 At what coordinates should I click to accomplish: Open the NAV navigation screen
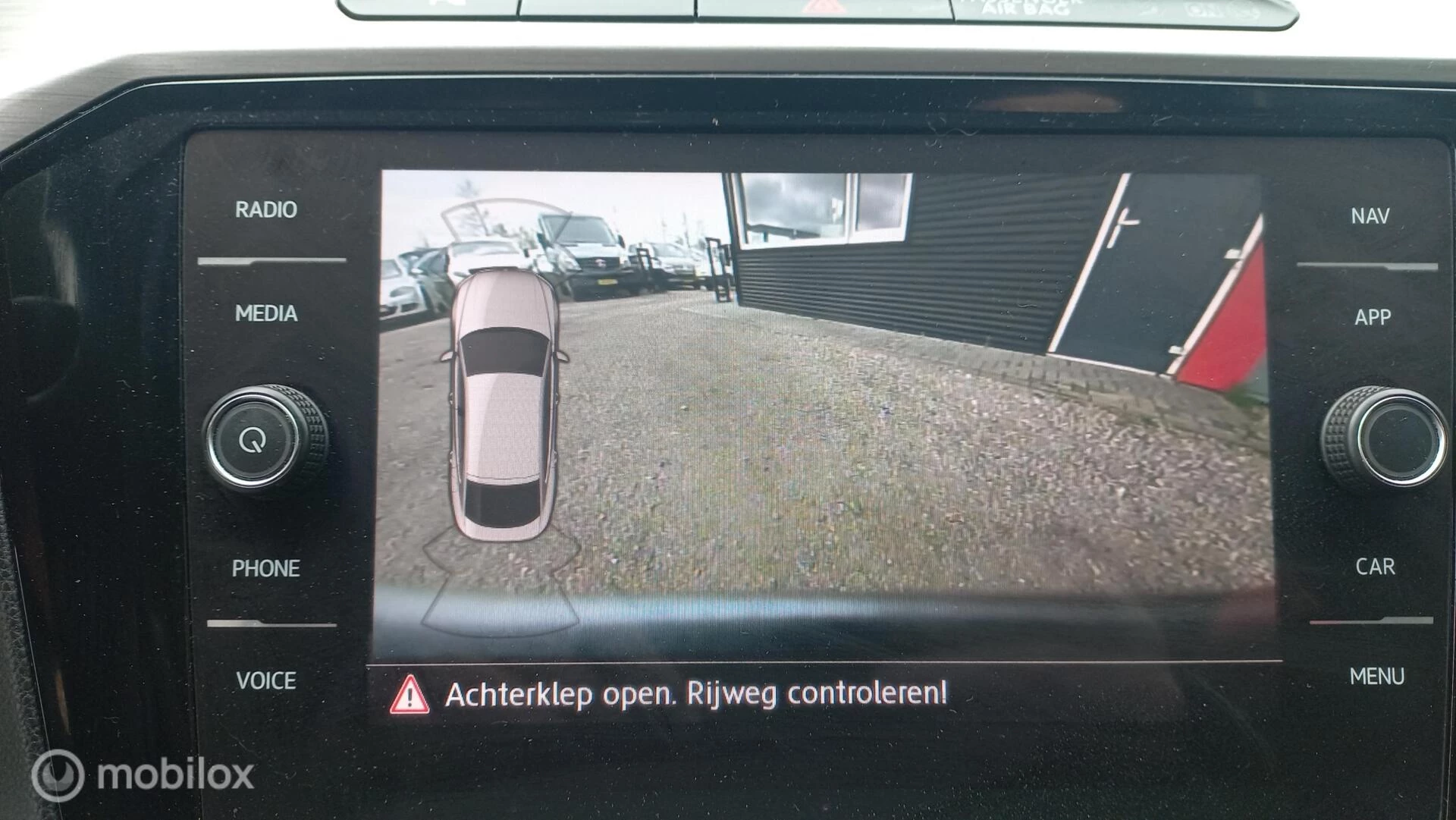coord(1370,216)
